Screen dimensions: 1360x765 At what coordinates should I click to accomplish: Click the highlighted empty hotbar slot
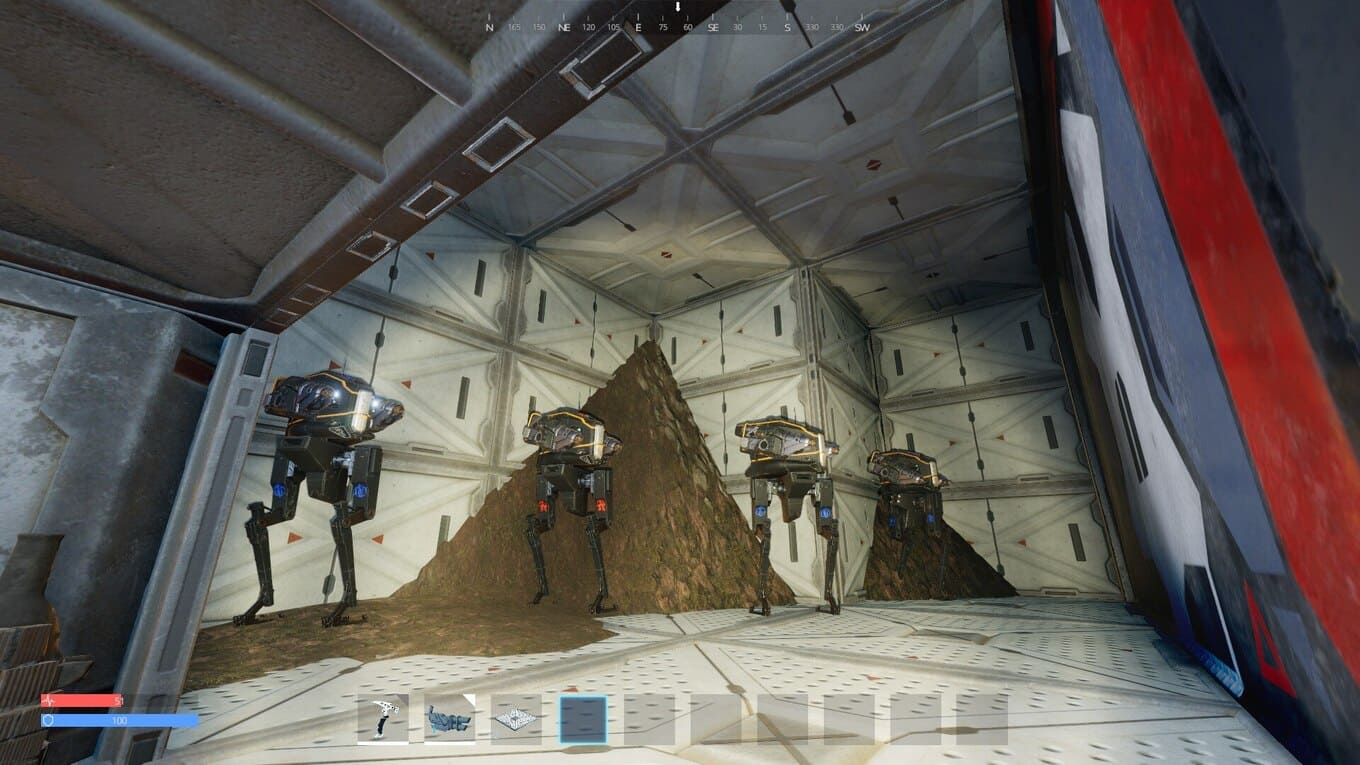pos(583,719)
